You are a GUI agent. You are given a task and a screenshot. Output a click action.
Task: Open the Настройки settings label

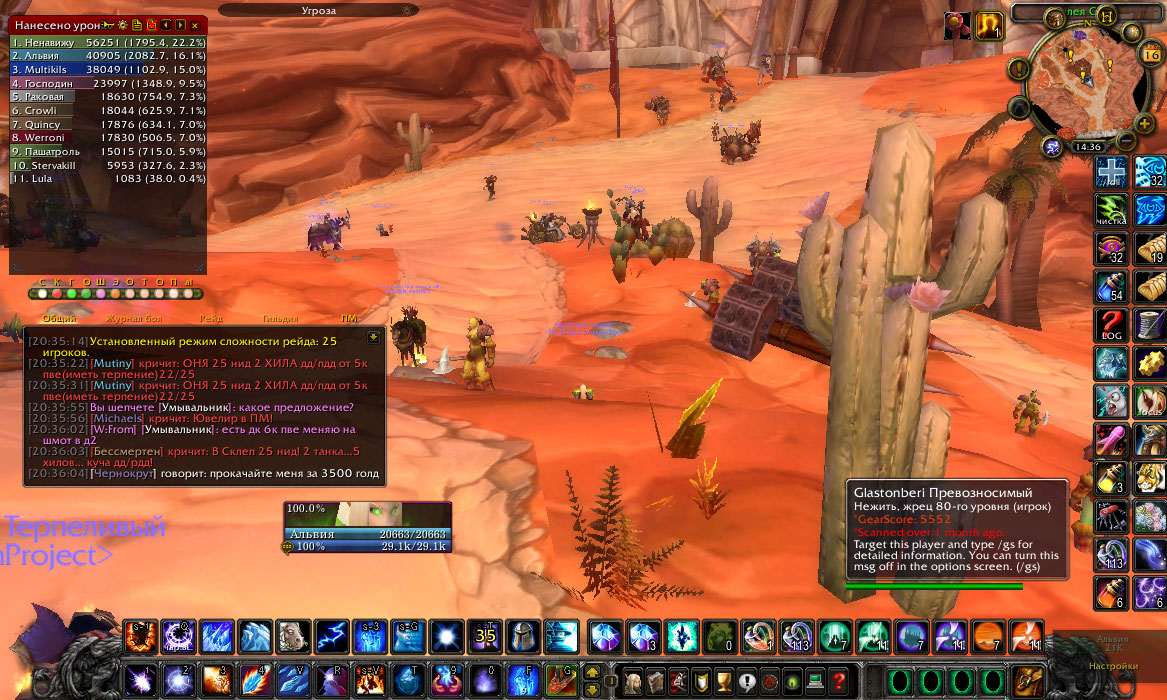(x=1113, y=665)
